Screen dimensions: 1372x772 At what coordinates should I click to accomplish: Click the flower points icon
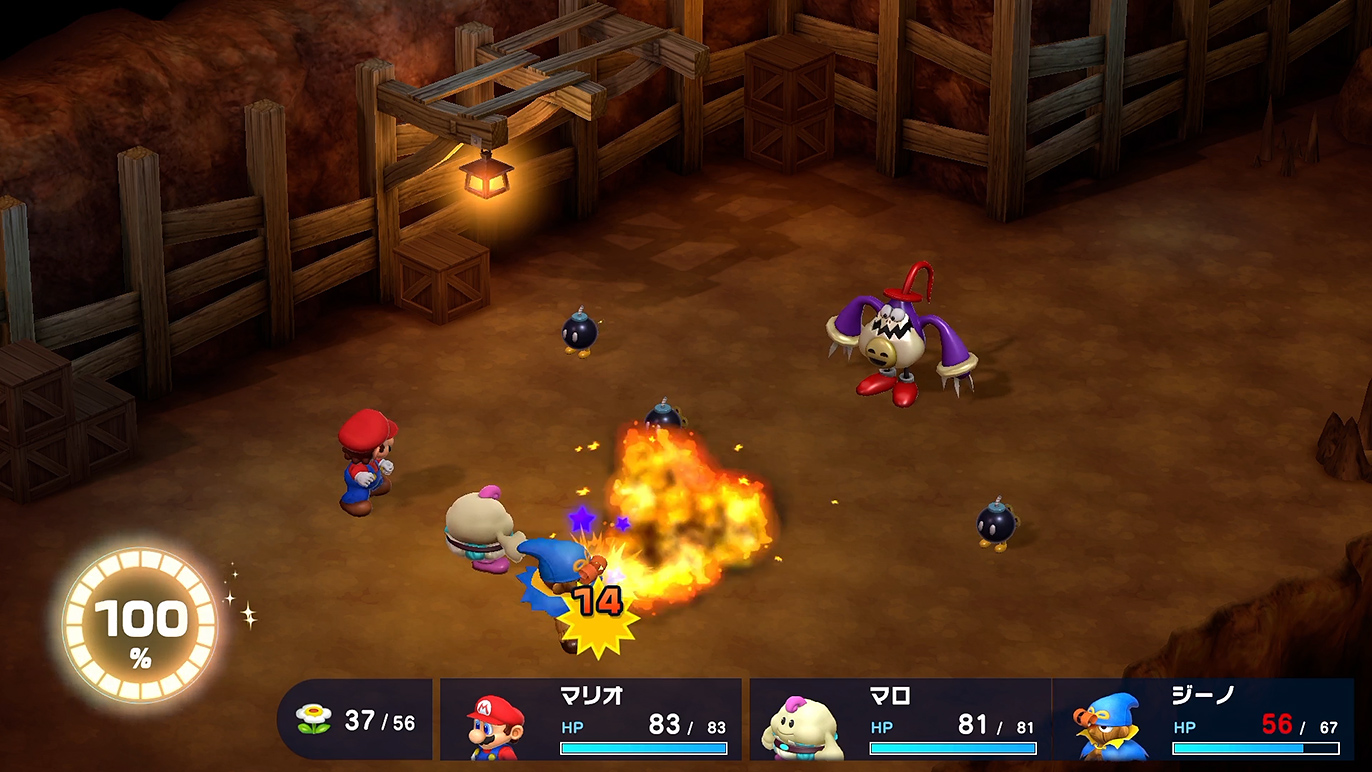(314, 720)
